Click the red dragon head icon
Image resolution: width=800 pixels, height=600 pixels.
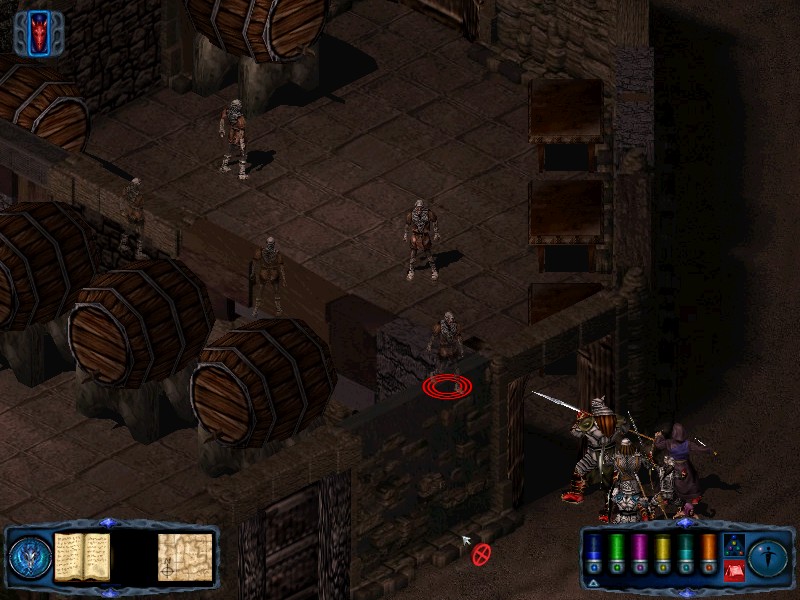pos(40,33)
